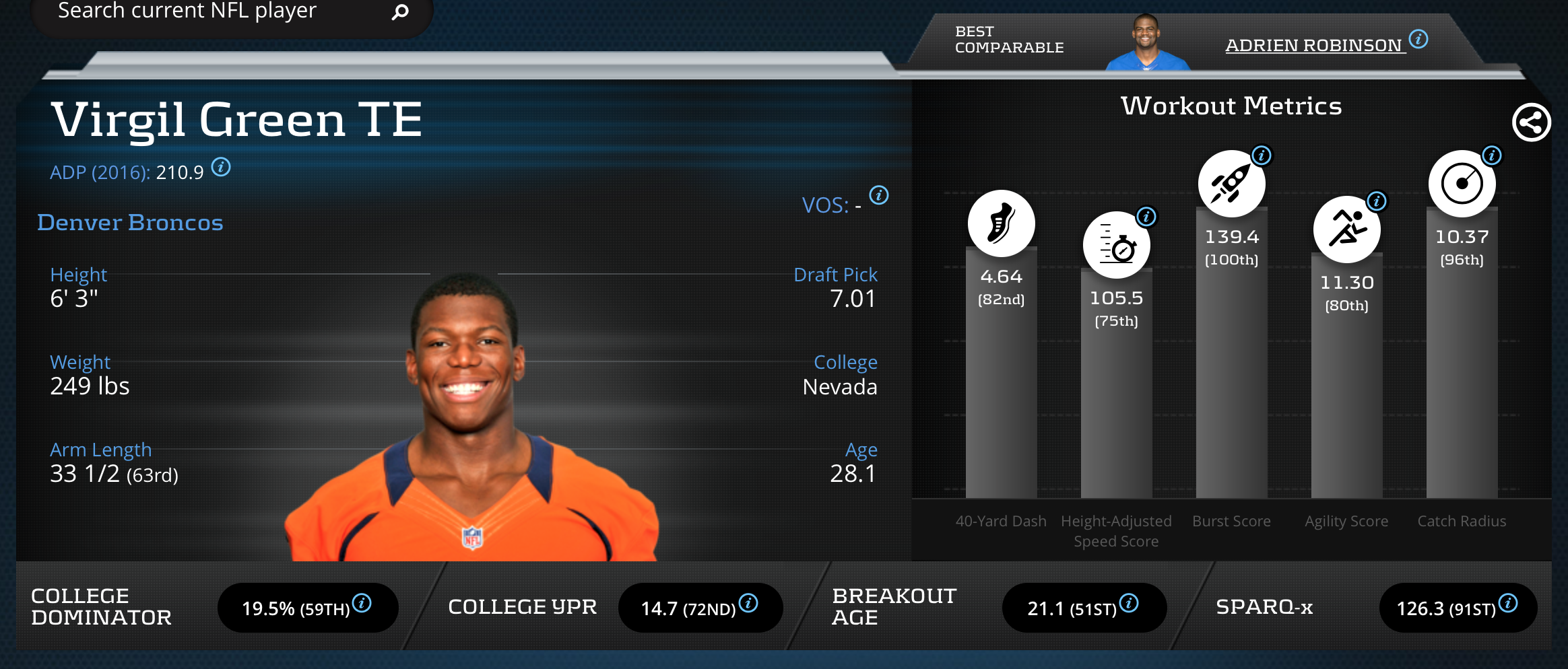Image resolution: width=1568 pixels, height=669 pixels.
Task: Open the Adrien Robinson comparable player link
Action: click(x=1313, y=45)
